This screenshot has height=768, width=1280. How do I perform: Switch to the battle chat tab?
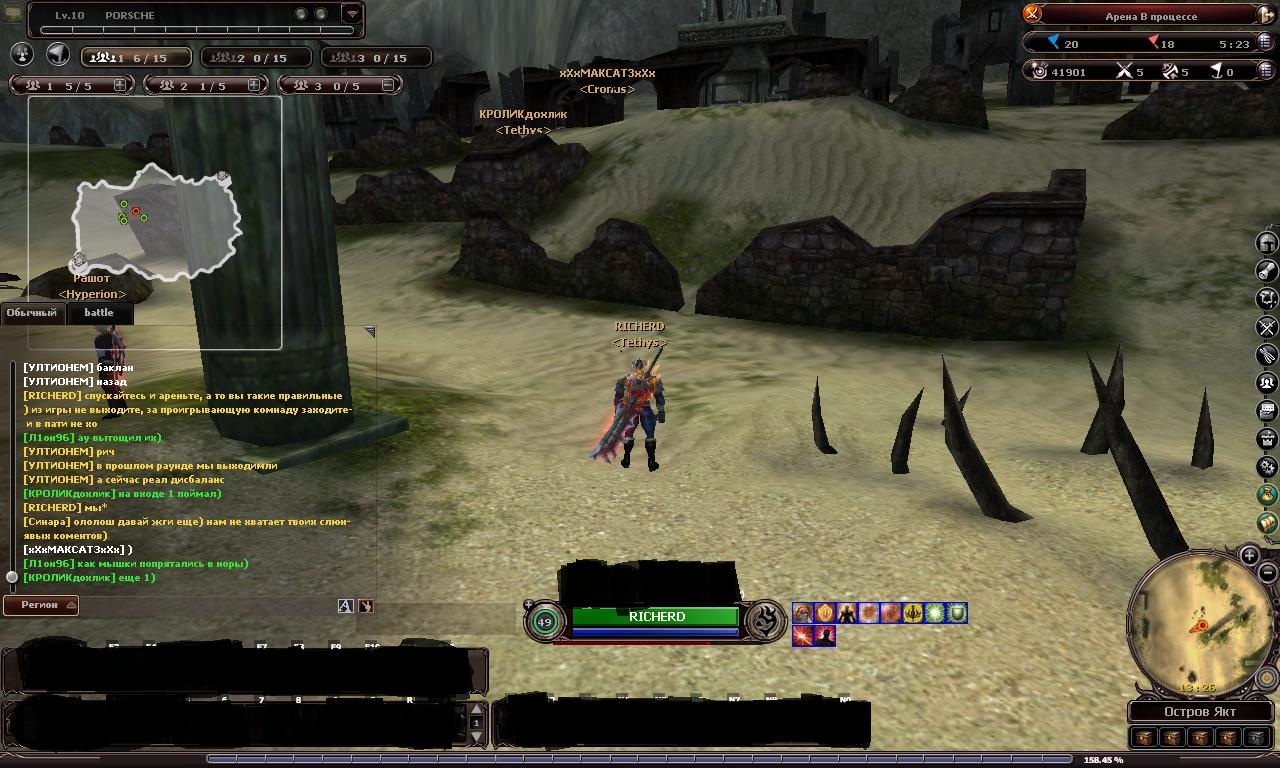coord(99,313)
